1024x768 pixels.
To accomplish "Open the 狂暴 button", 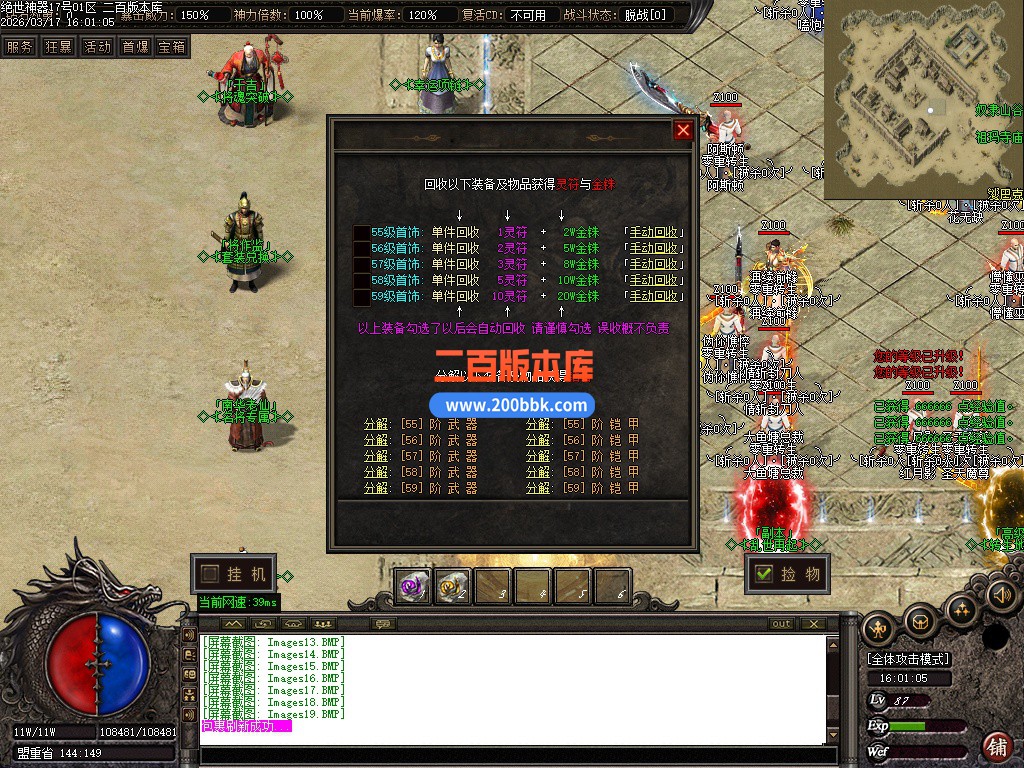I will pyautogui.click(x=58, y=47).
